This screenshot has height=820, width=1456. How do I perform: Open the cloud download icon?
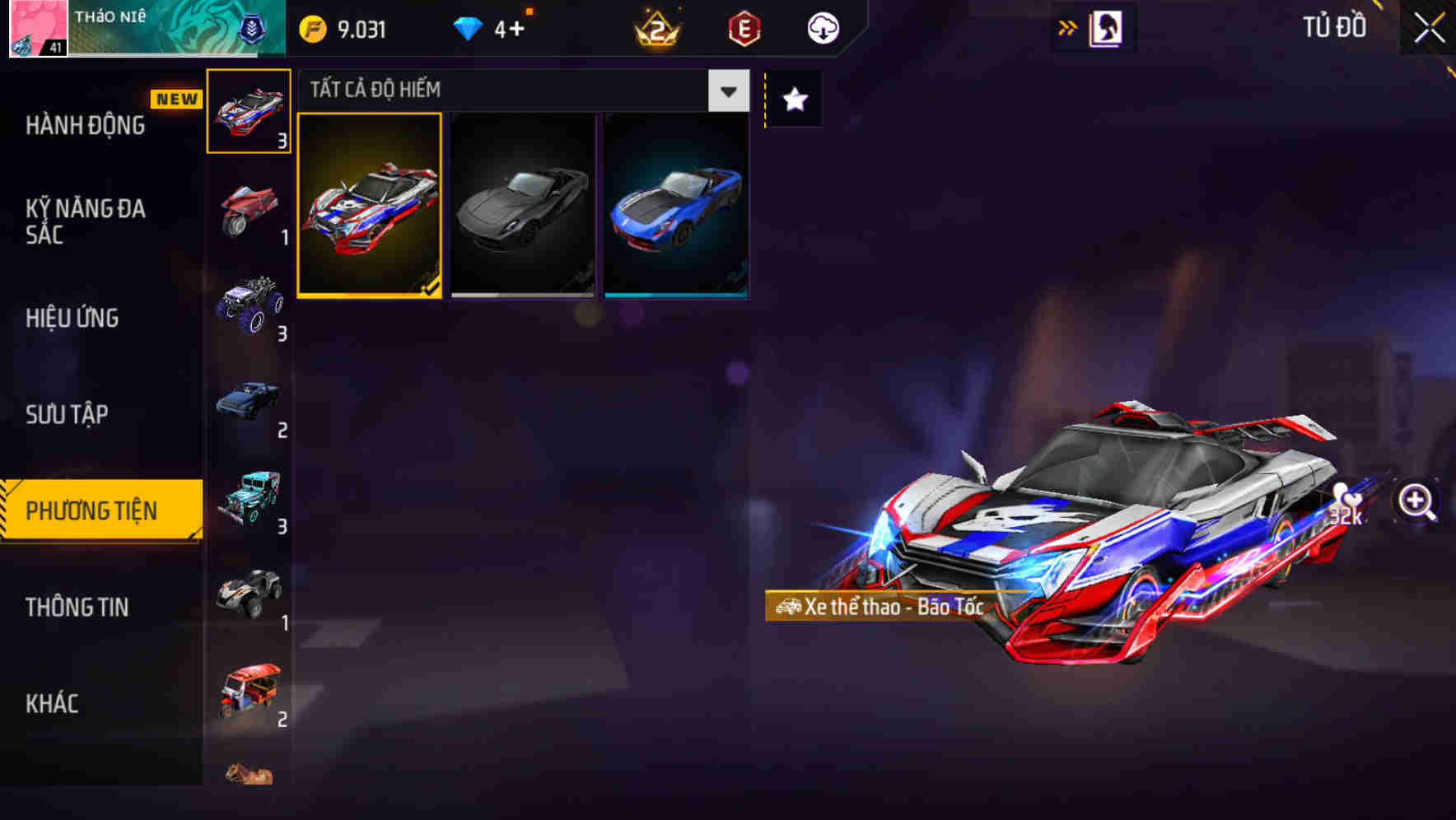821,27
